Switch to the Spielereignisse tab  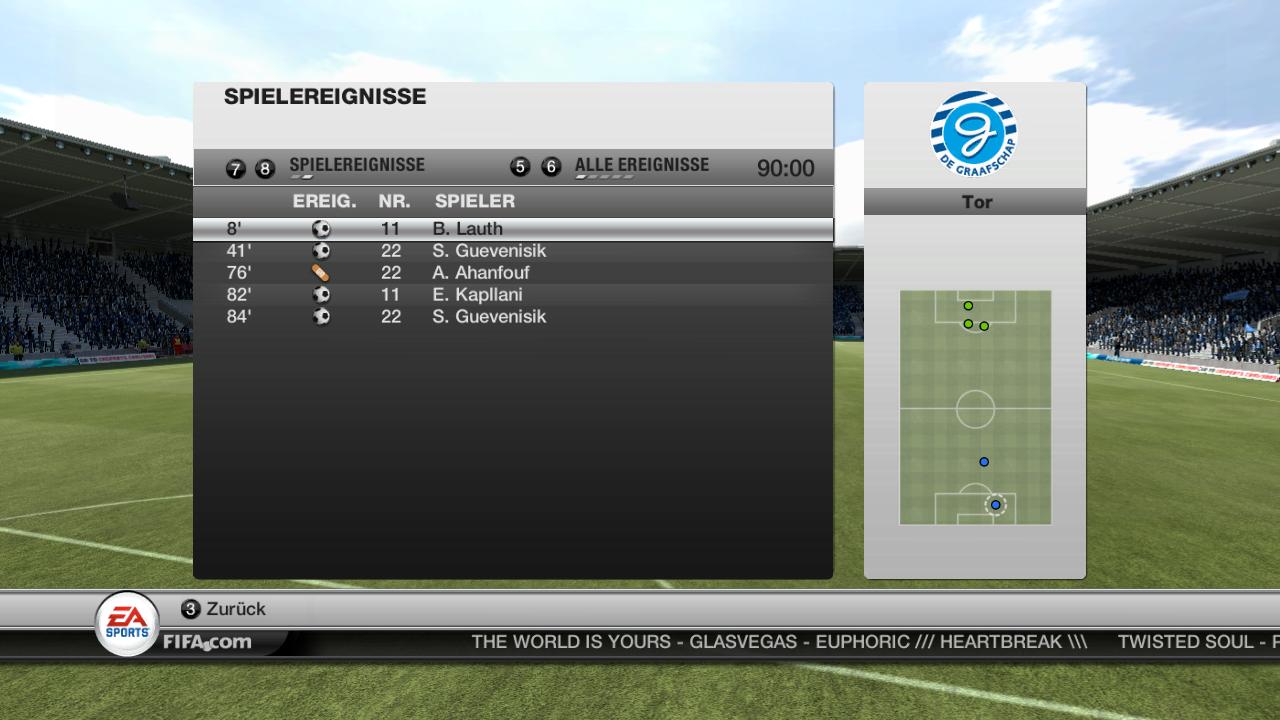[356, 166]
